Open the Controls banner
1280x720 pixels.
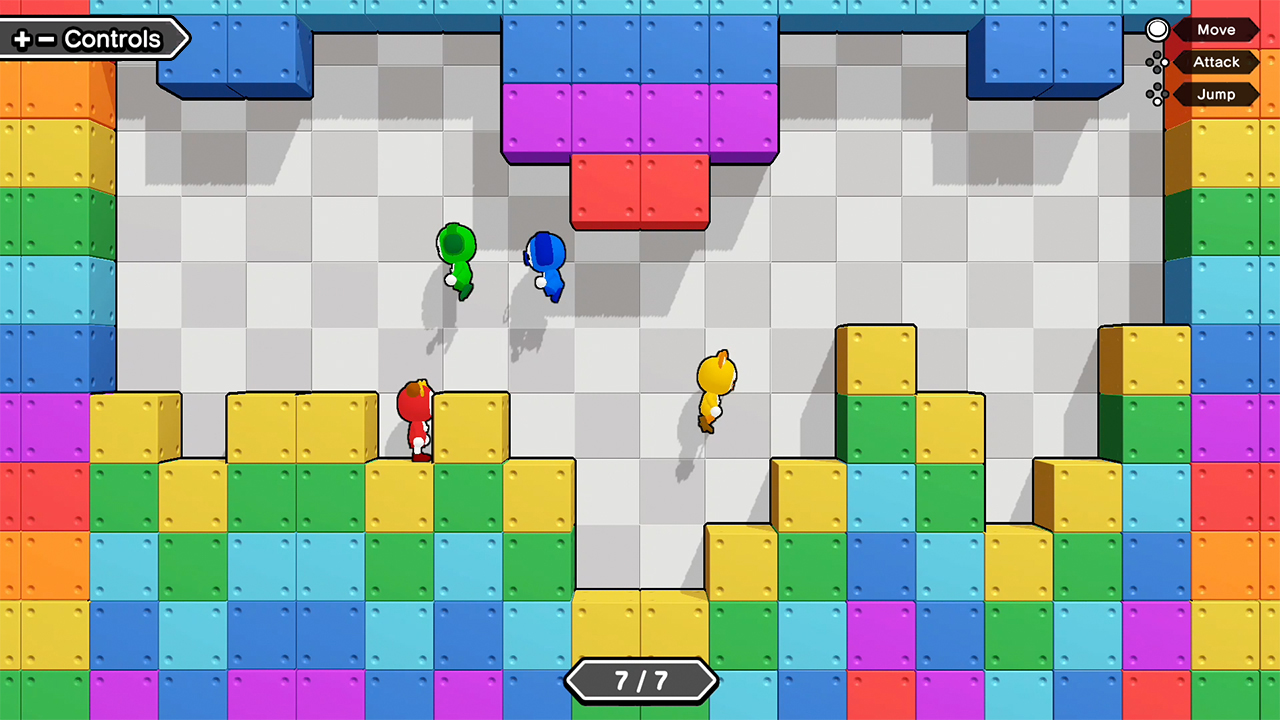tap(112, 39)
